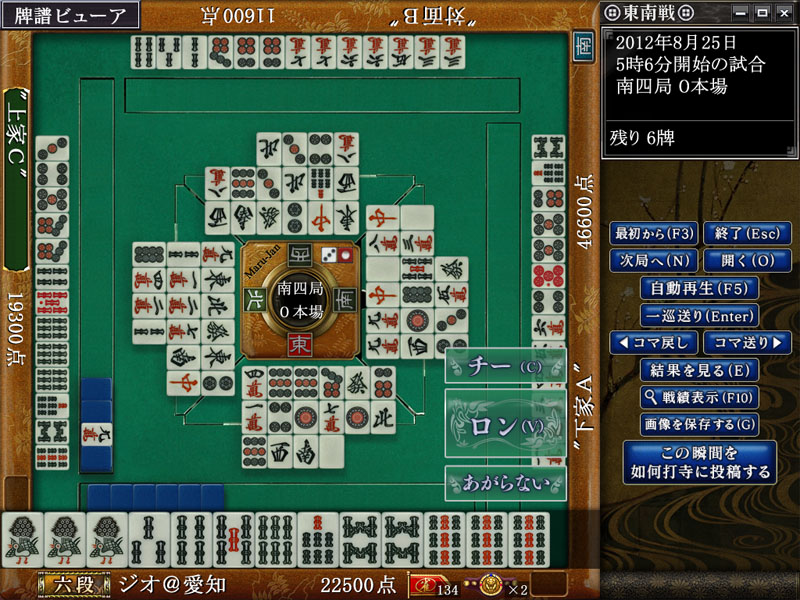Start auto playback with 自動再生 (F5)

pyautogui.click(x=699, y=288)
